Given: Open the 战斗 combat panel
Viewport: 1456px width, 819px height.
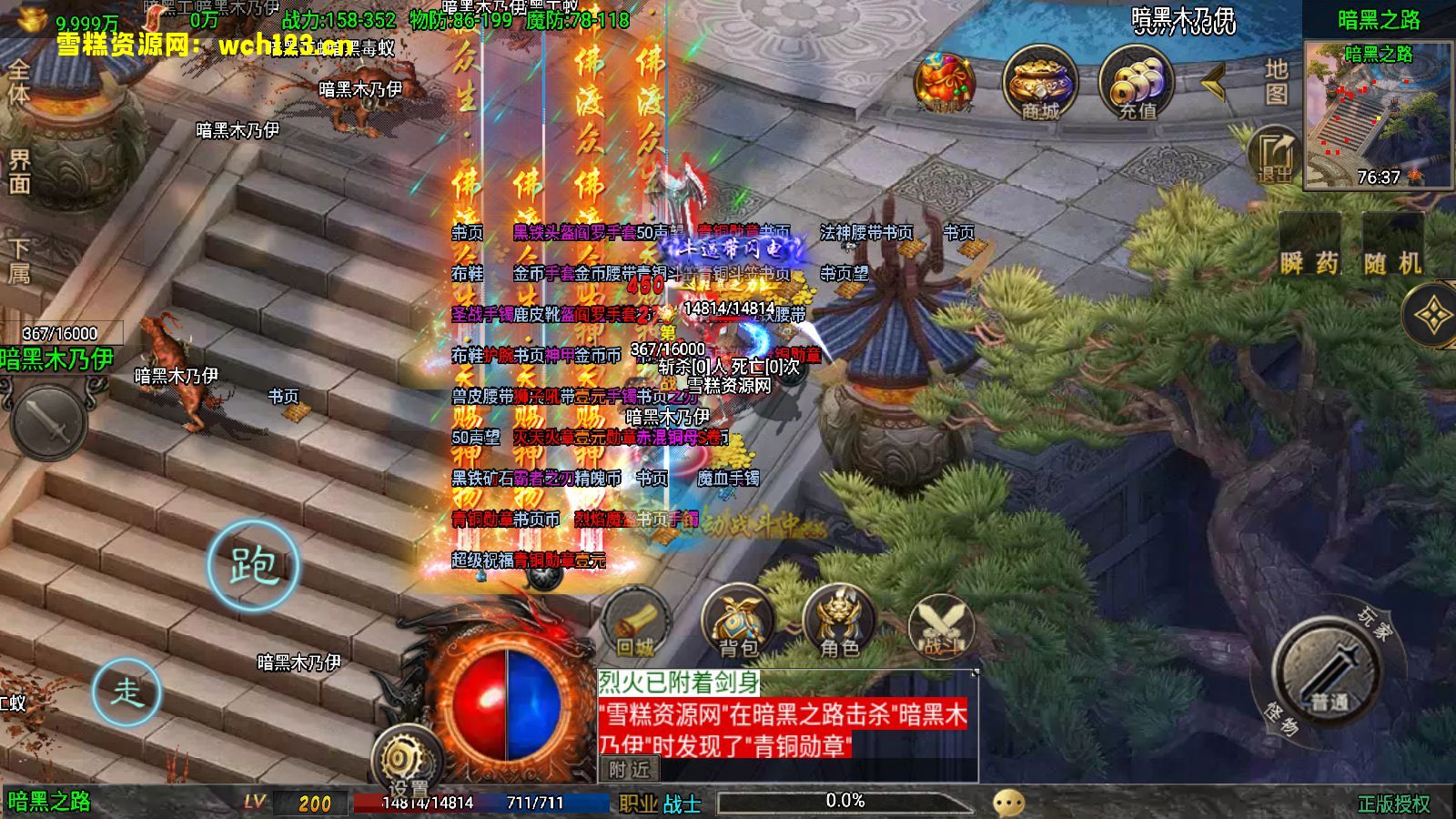Looking at the screenshot, I should point(943,621).
